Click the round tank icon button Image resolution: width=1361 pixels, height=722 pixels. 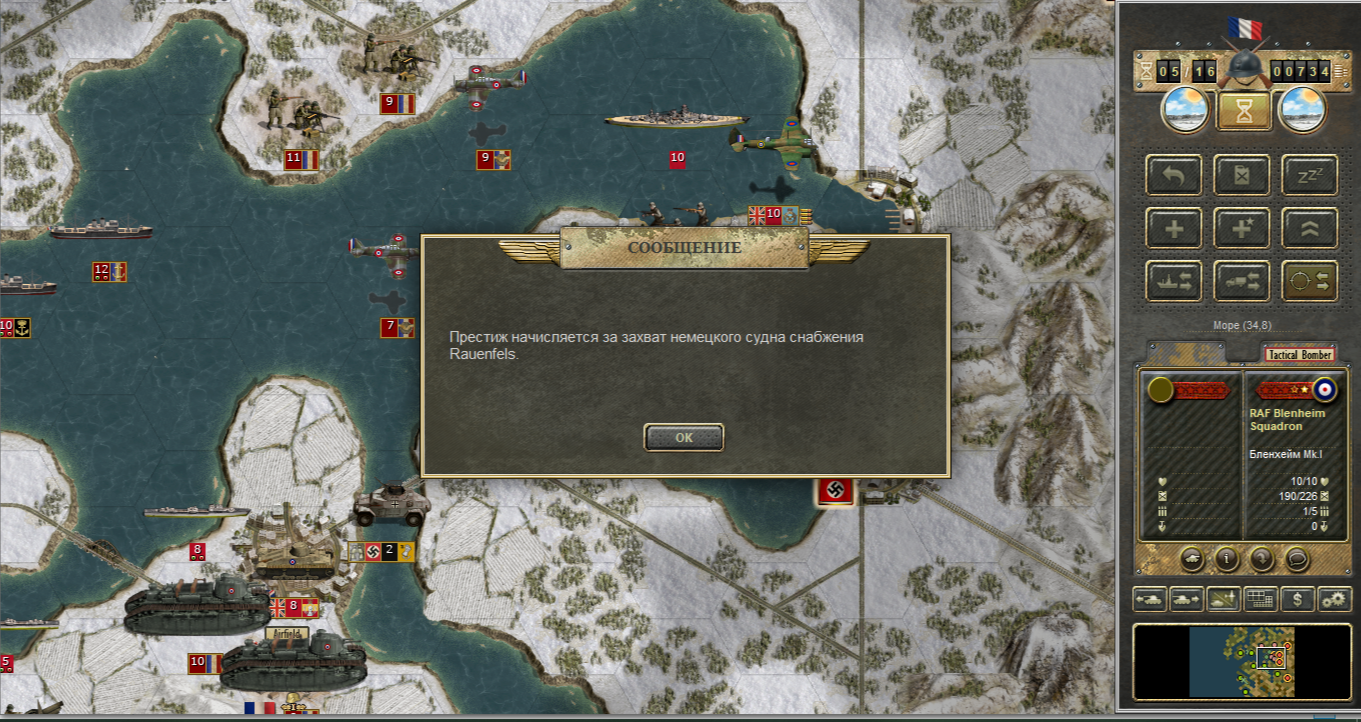(x=1192, y=558)
